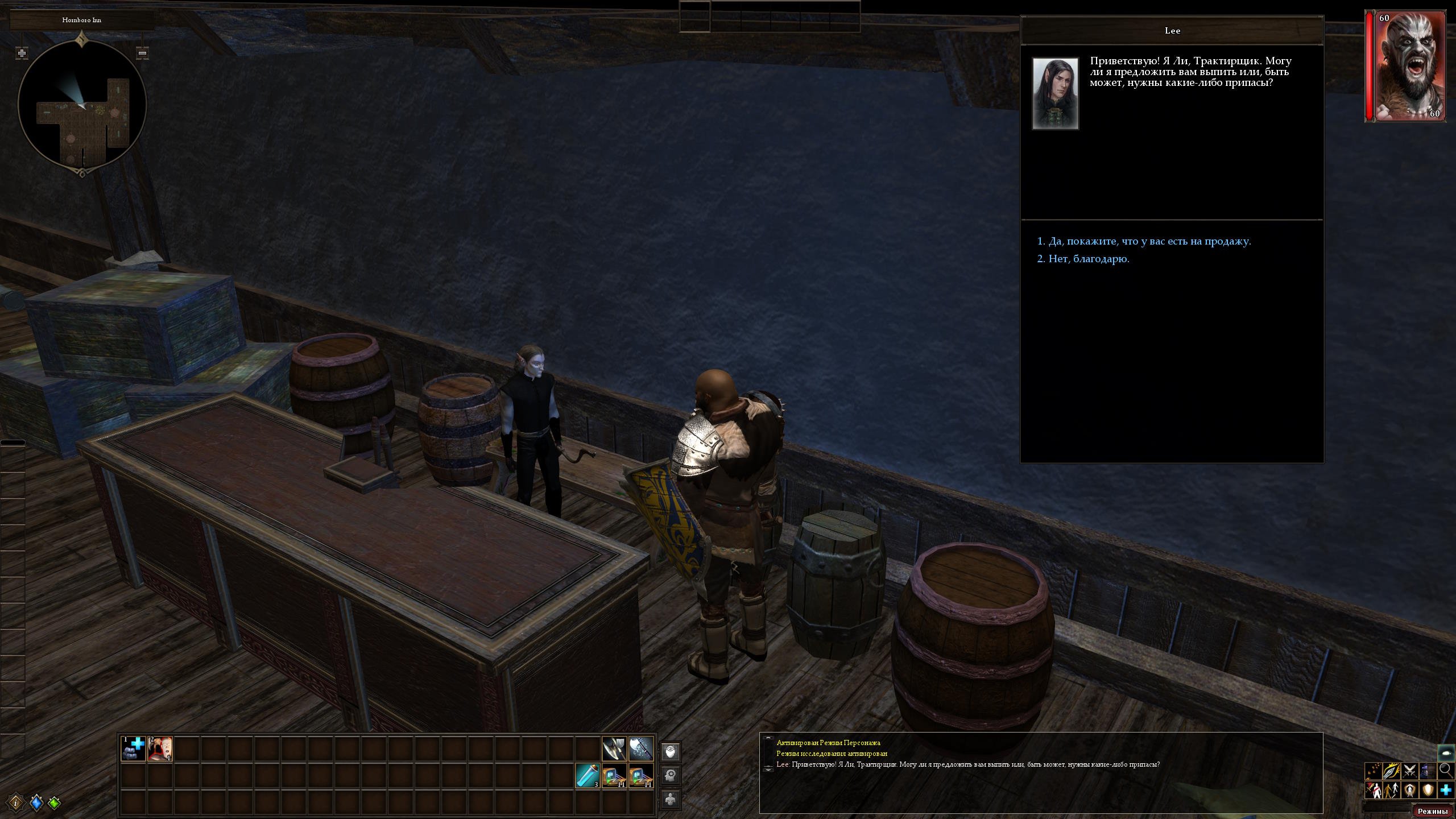
Task: Open the round info button
Action: 15,803
